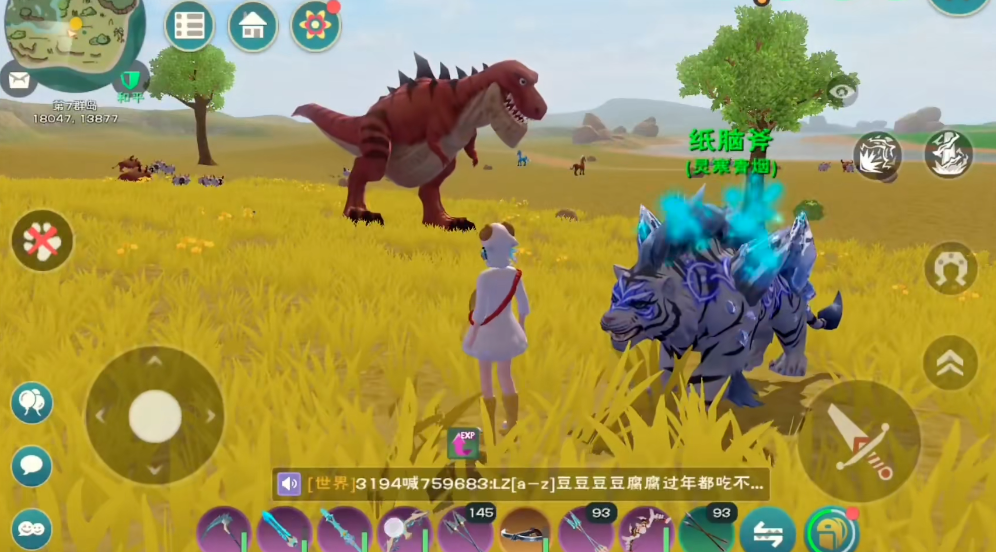Tap the horseshoe mount button
This screenshot has height=552, width=996.
tap(950, 268)
